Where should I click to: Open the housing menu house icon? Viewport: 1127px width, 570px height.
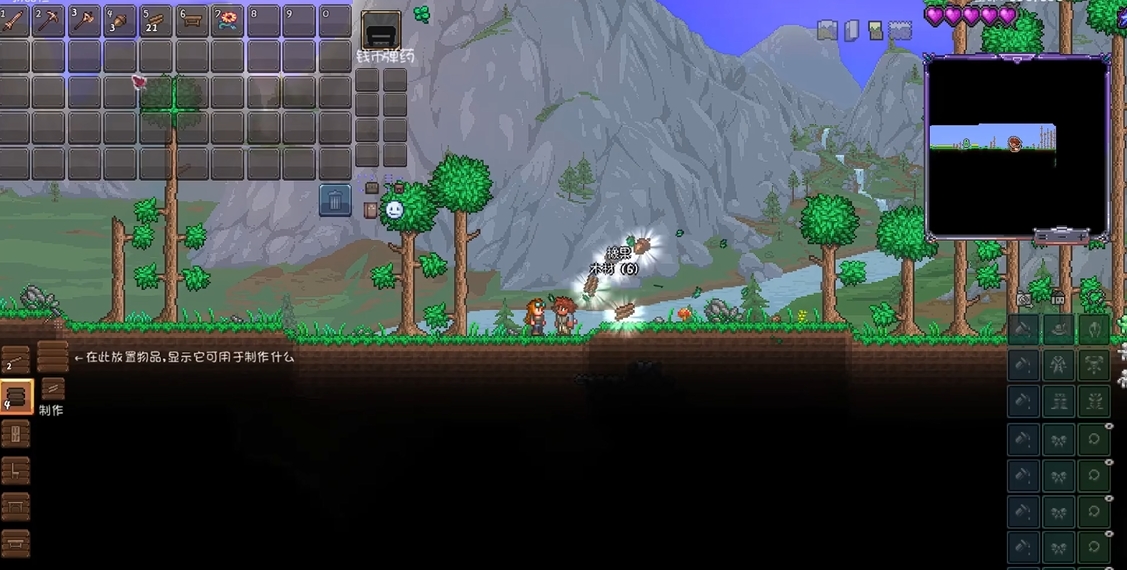tap(1058, 297)
